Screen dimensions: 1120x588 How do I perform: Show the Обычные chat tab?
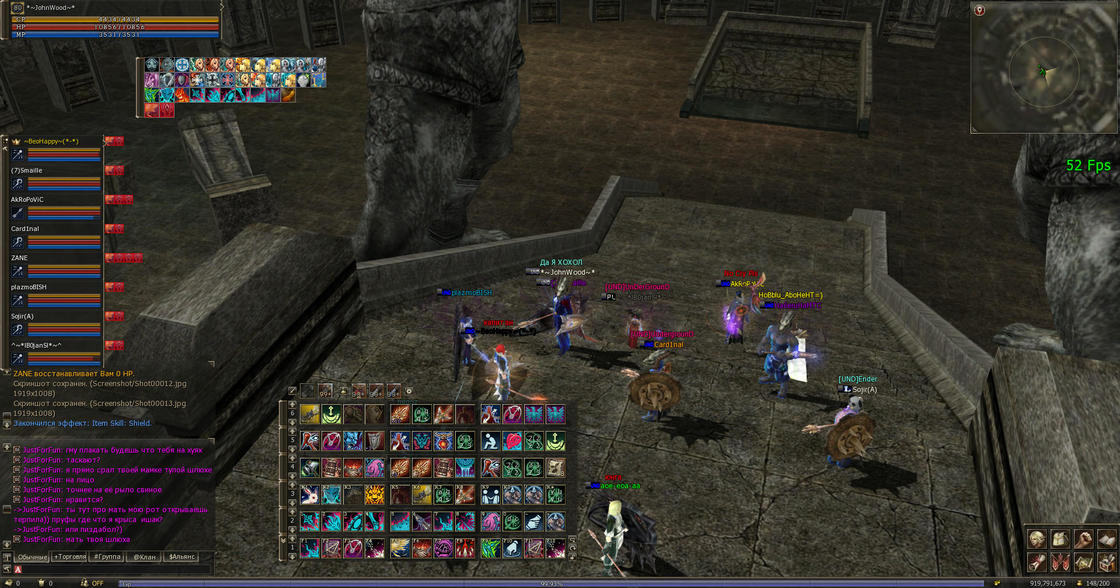[x=32, y=556]
